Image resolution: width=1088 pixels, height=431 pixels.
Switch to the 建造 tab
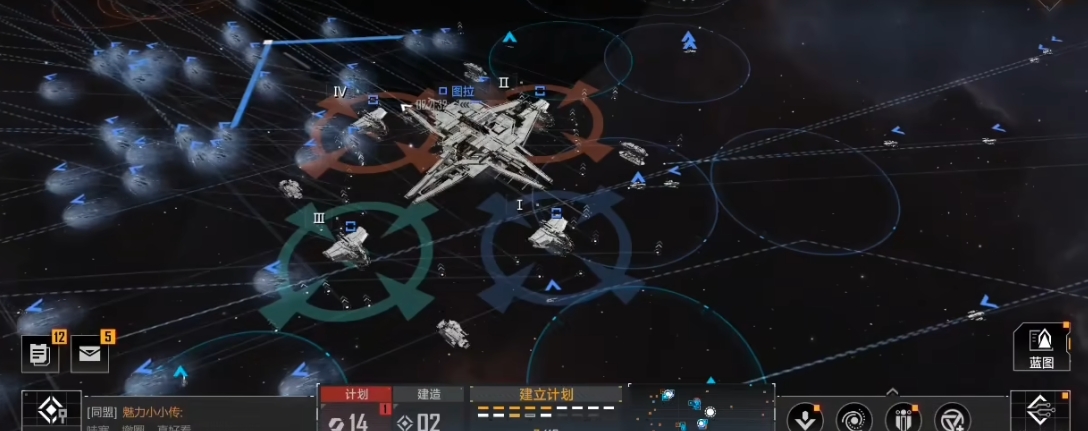[429, 394]
